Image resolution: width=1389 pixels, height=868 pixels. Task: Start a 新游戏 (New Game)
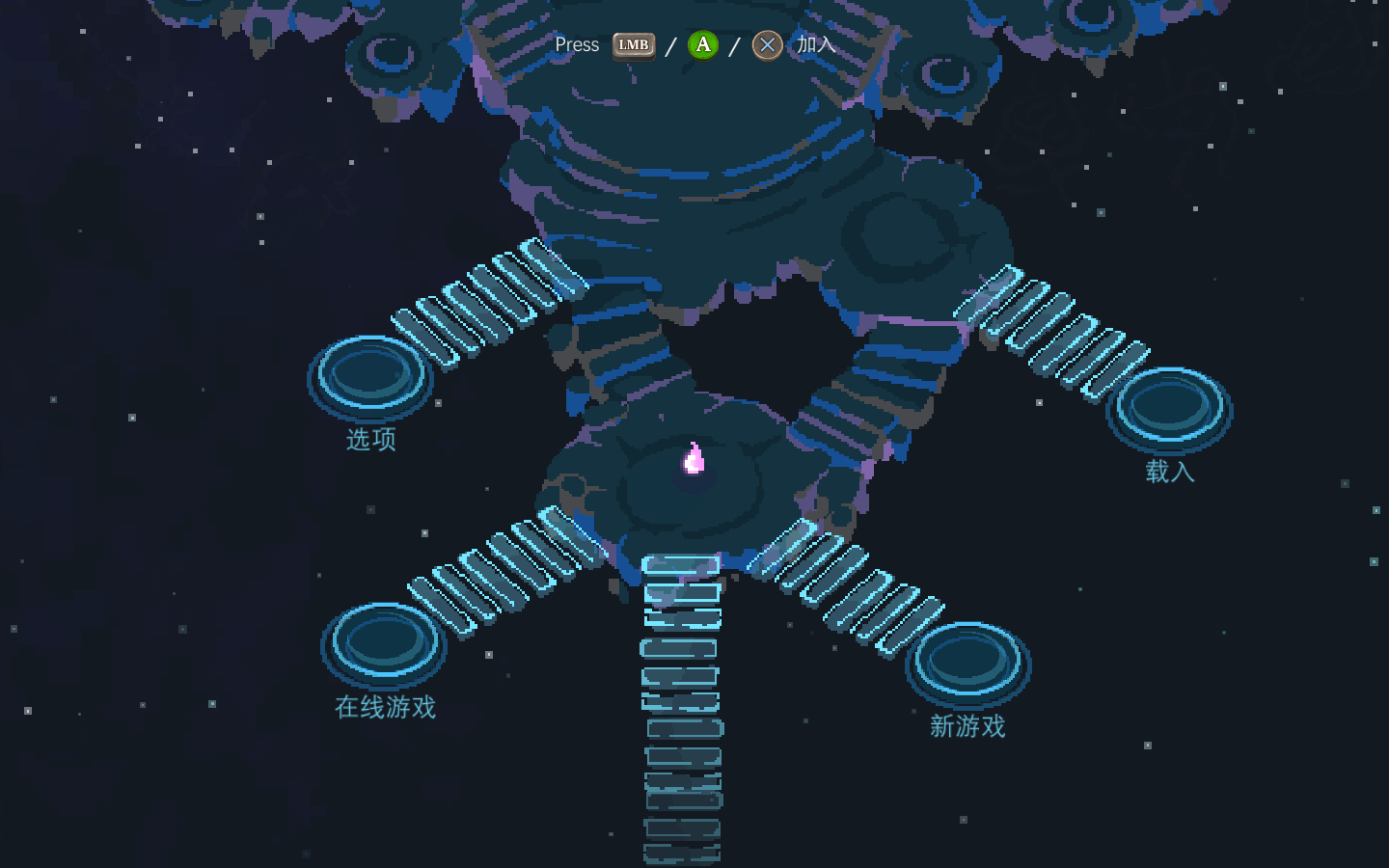[967, 662]
